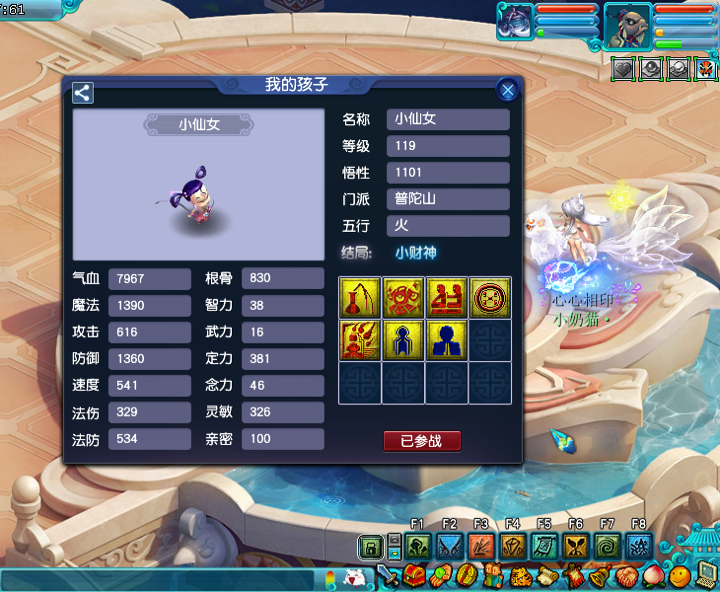Select the two seated figures skill

point(446,297)
